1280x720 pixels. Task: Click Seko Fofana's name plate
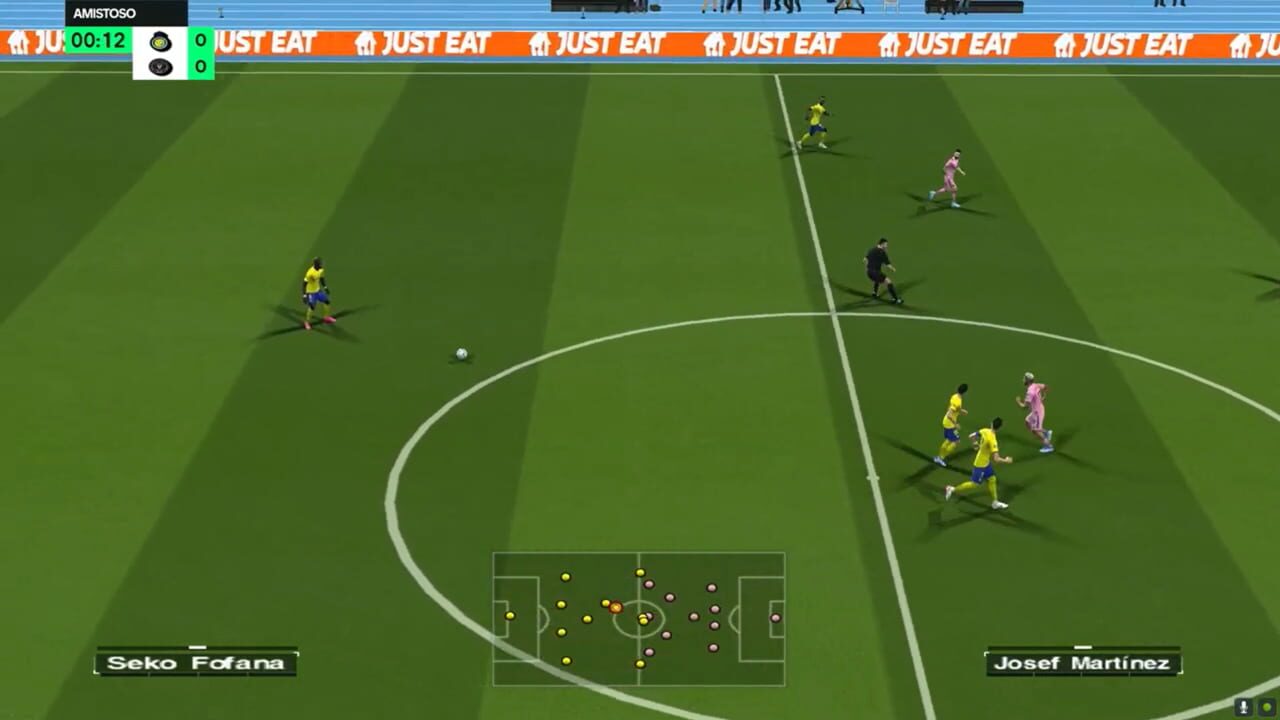(x=194, y=662)
